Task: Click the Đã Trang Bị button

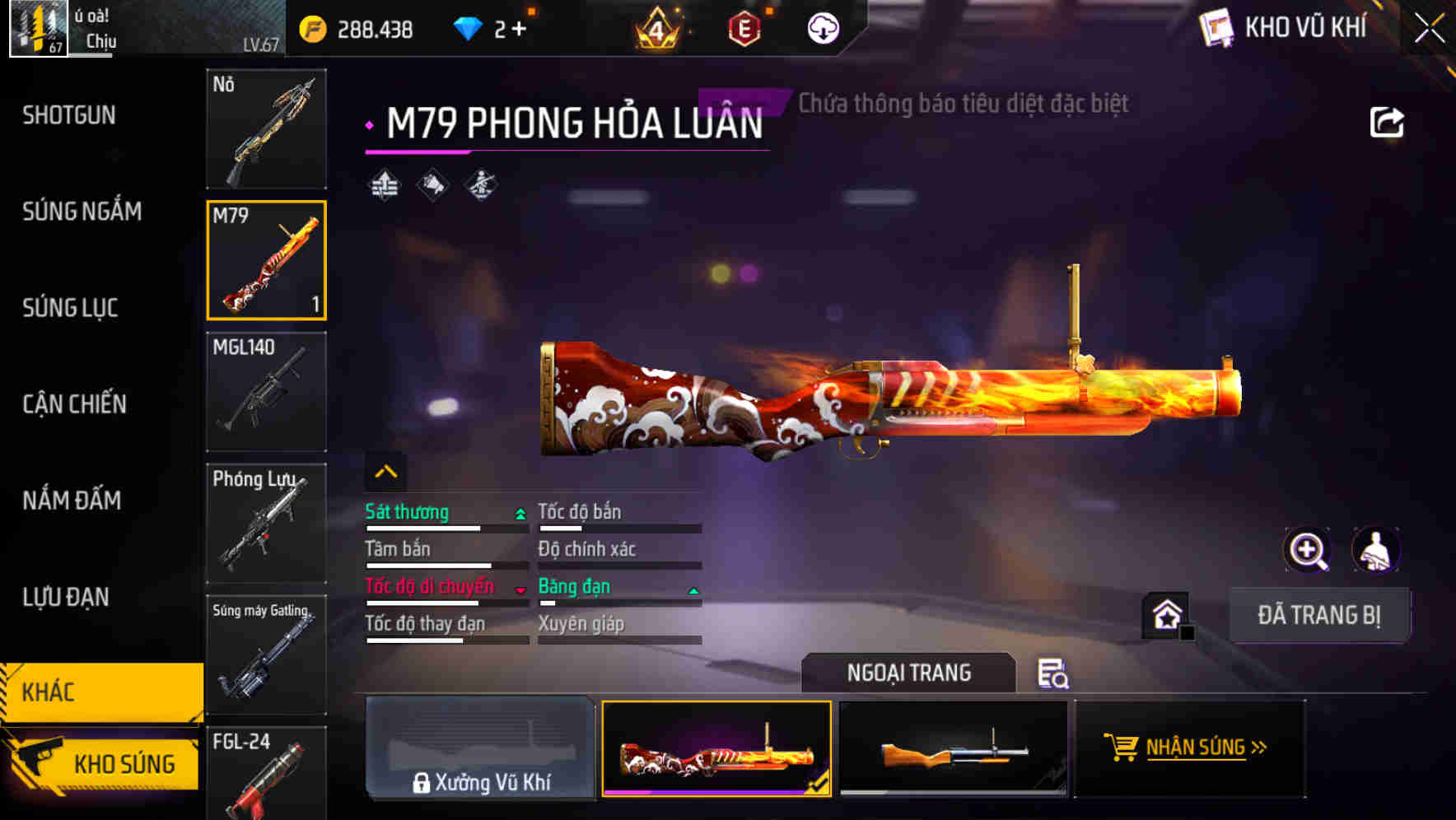Action: click(x=1319, y=614)
